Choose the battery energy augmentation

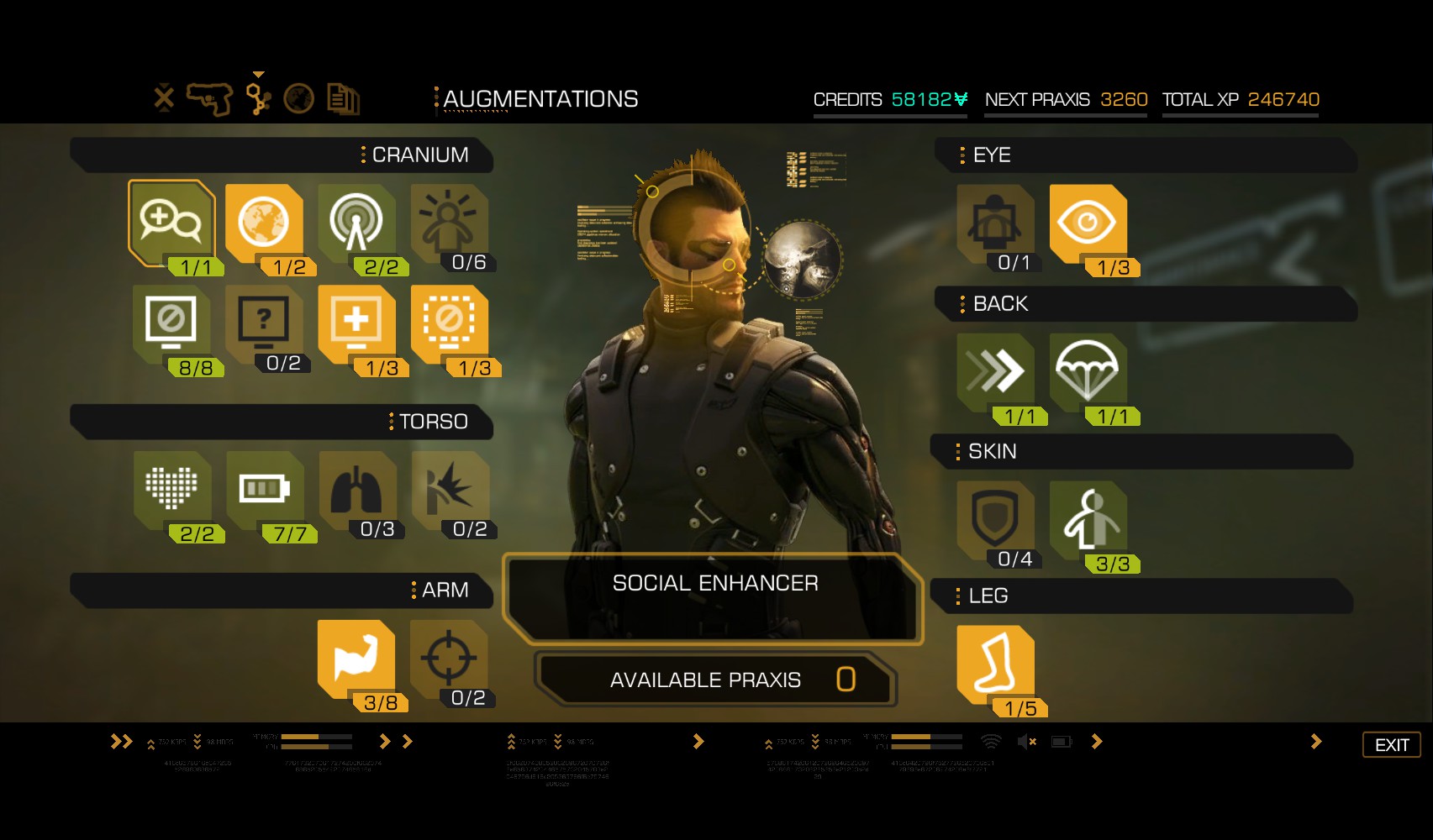pyautogui.click(x=264, y=489)
